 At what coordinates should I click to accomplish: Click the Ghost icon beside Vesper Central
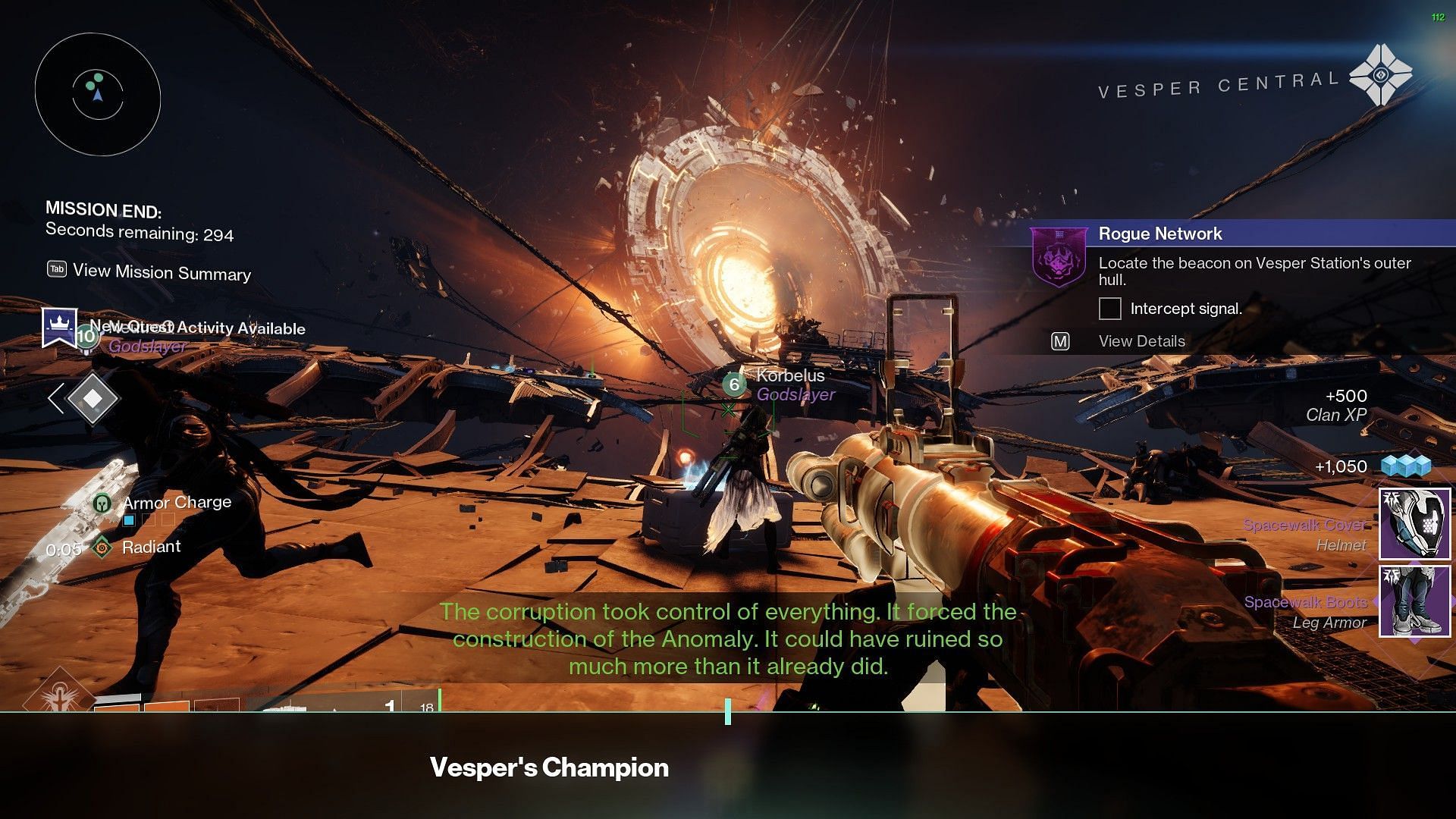point(1380,75)
